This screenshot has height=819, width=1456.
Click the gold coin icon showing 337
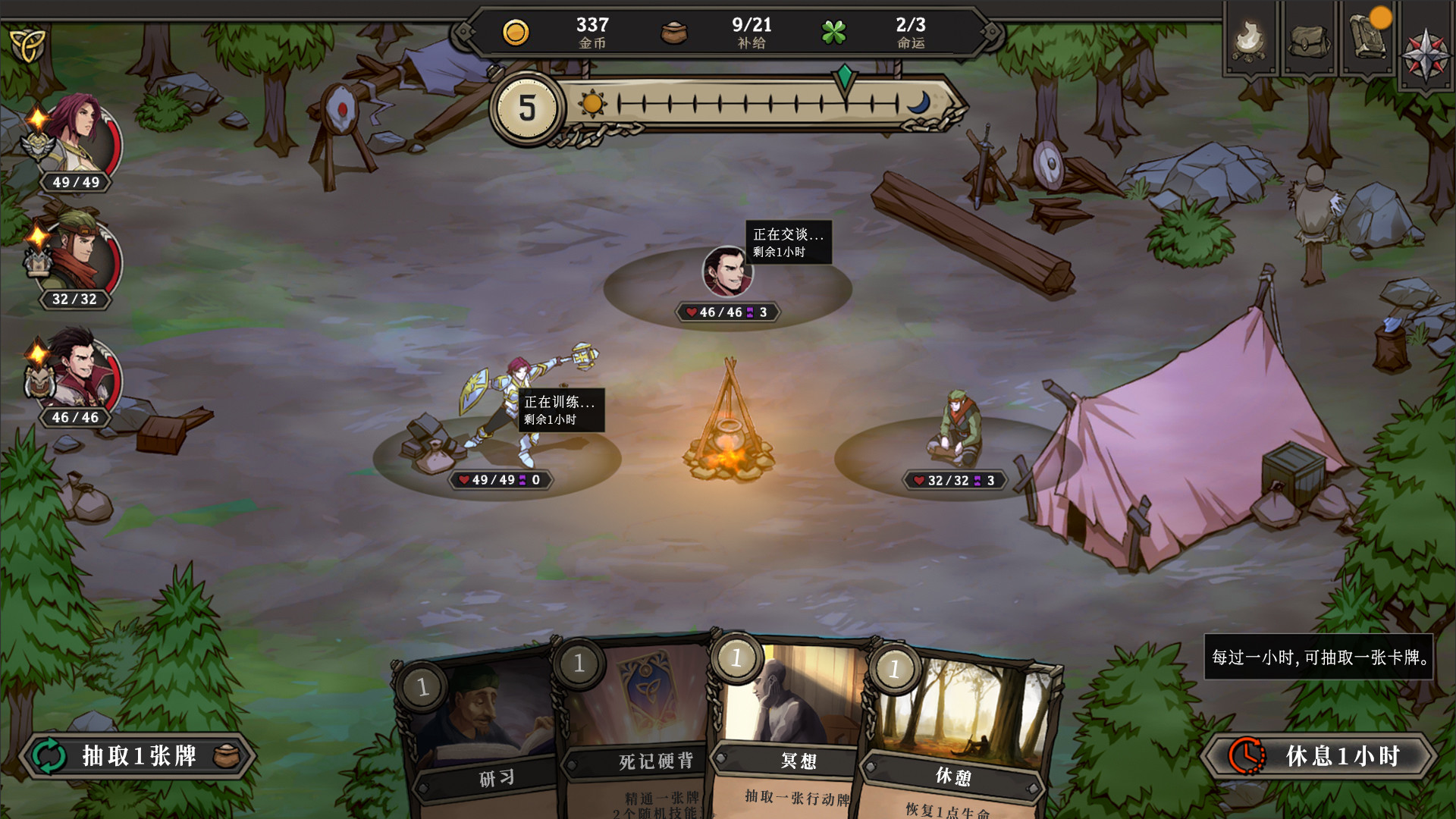[x=515, y=31]
